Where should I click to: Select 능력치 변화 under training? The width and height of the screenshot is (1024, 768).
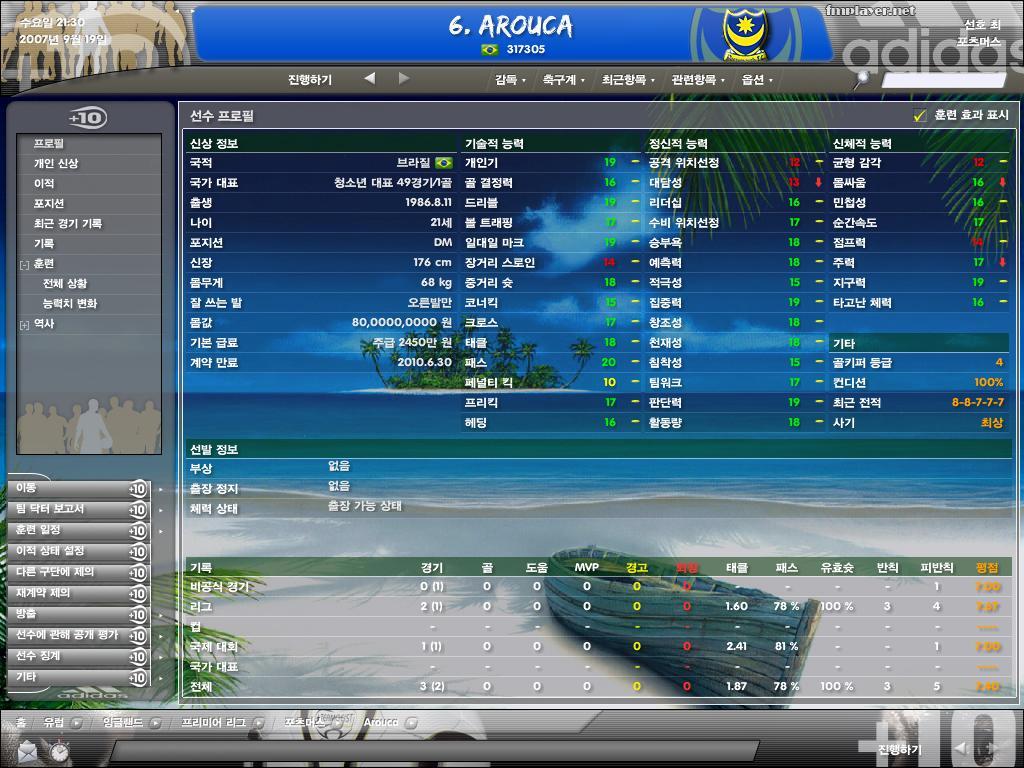click(x=70, y=303)
